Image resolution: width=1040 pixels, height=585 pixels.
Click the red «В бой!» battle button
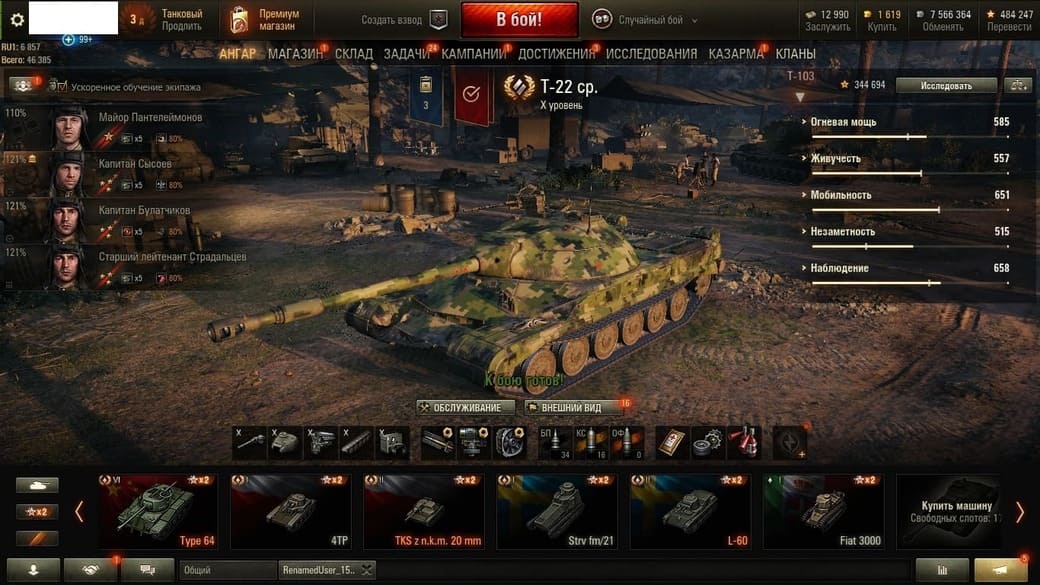(x=519, y=20)
